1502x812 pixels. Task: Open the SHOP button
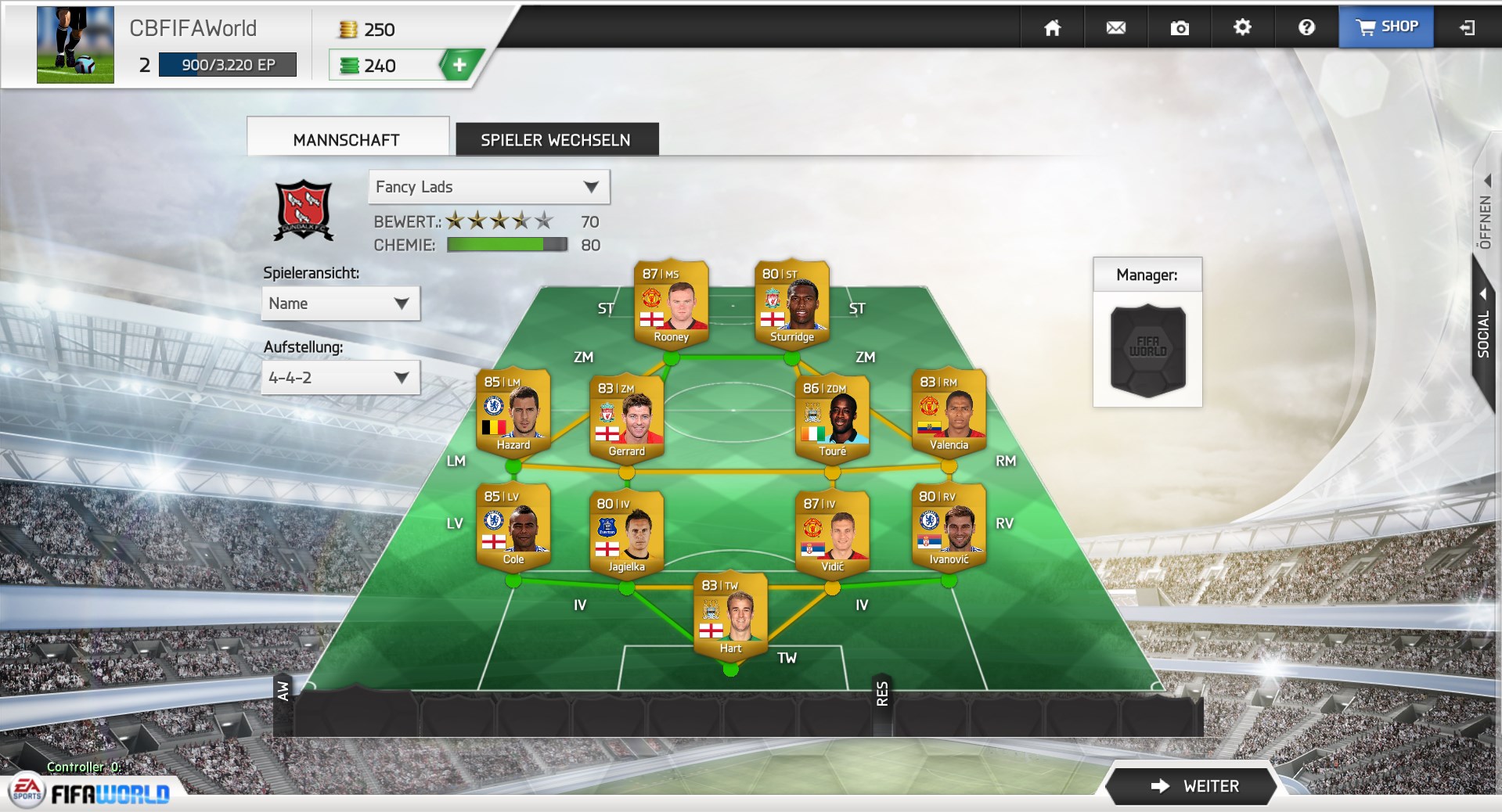click(x=1386, y=27)
